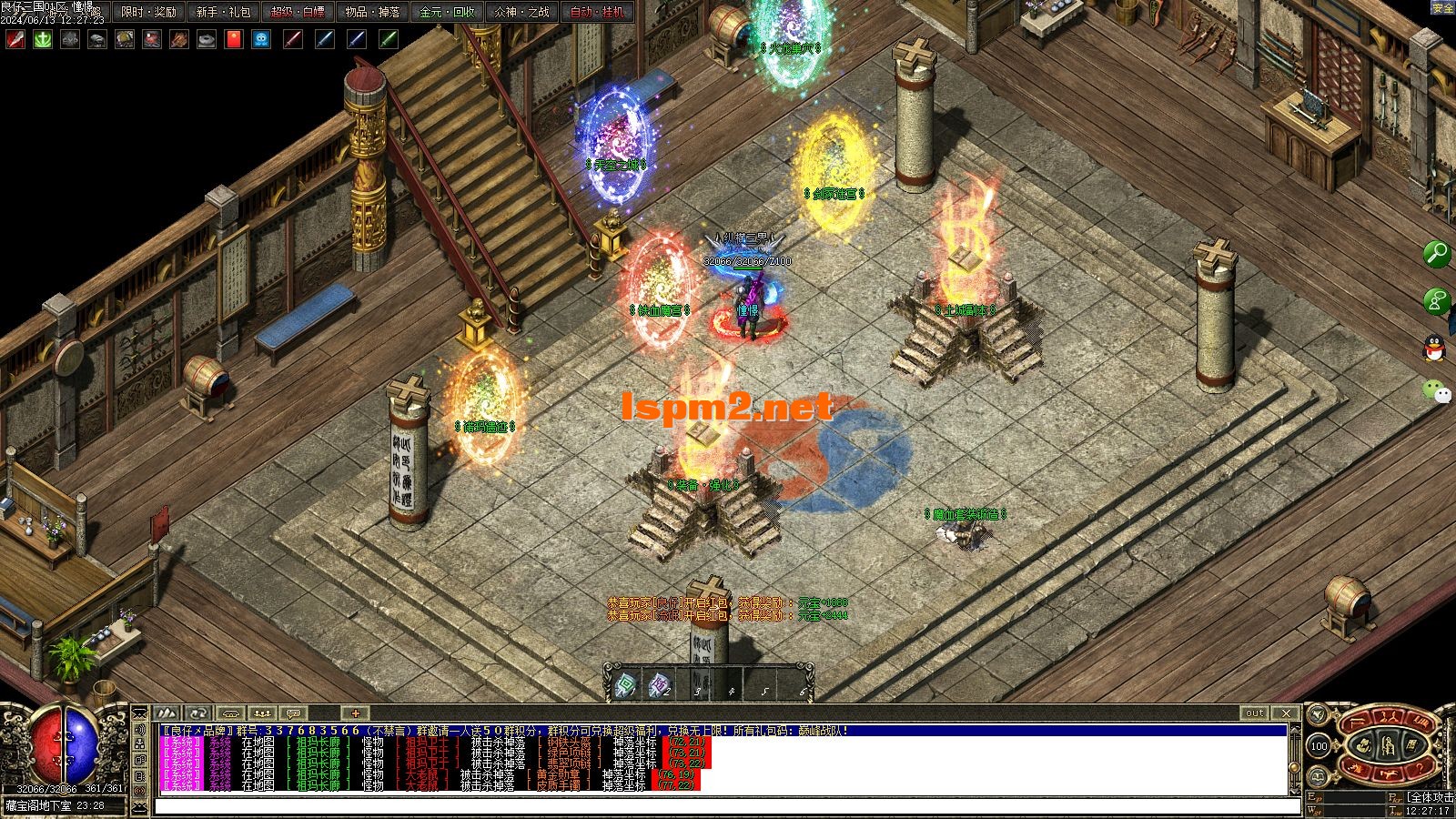Activate the 自动·挂机 auto-battle button
The height and width of the screenshot is (819, 1456).
(597, 12)
